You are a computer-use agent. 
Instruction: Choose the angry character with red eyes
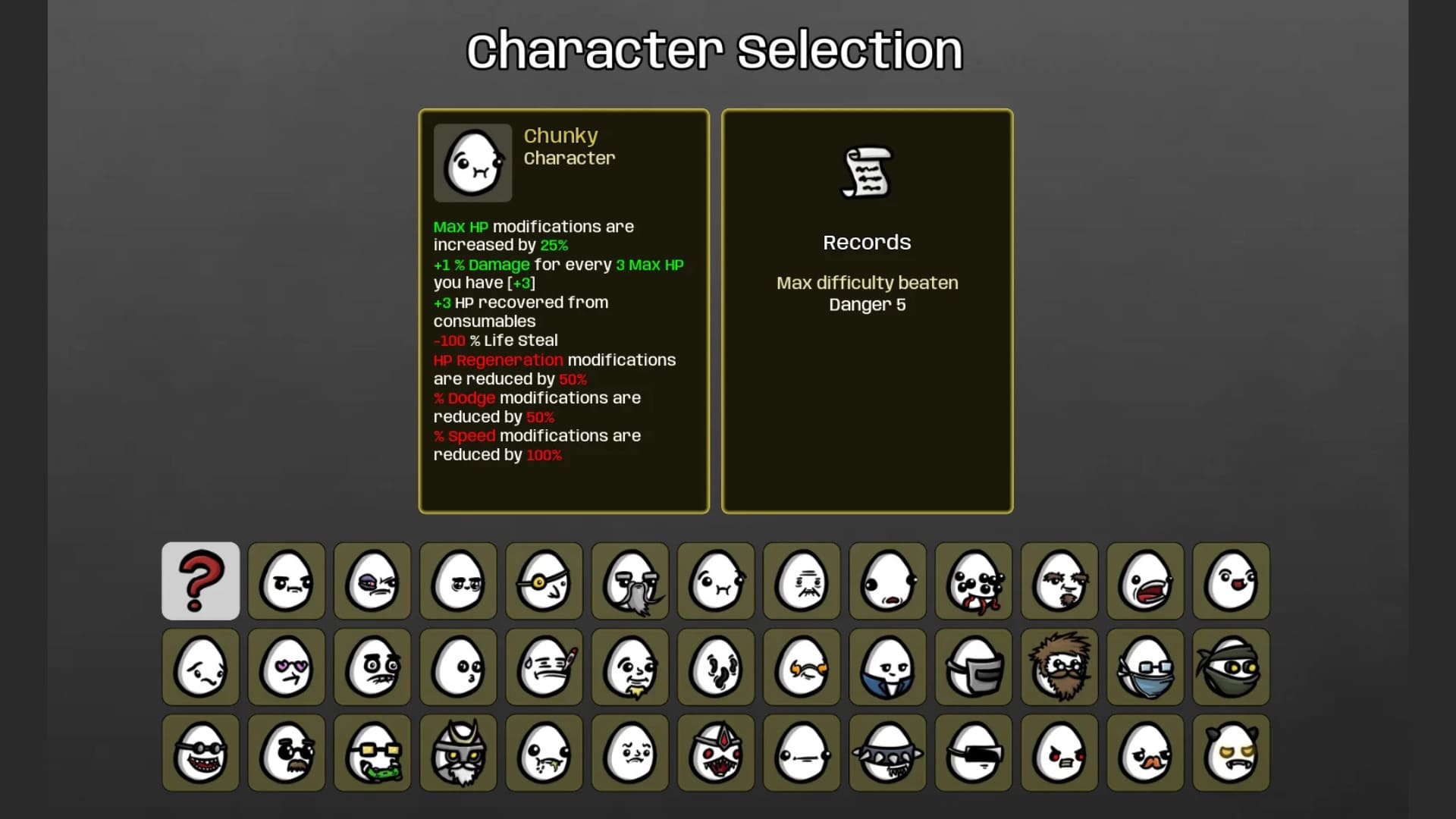click(1059, 753)
